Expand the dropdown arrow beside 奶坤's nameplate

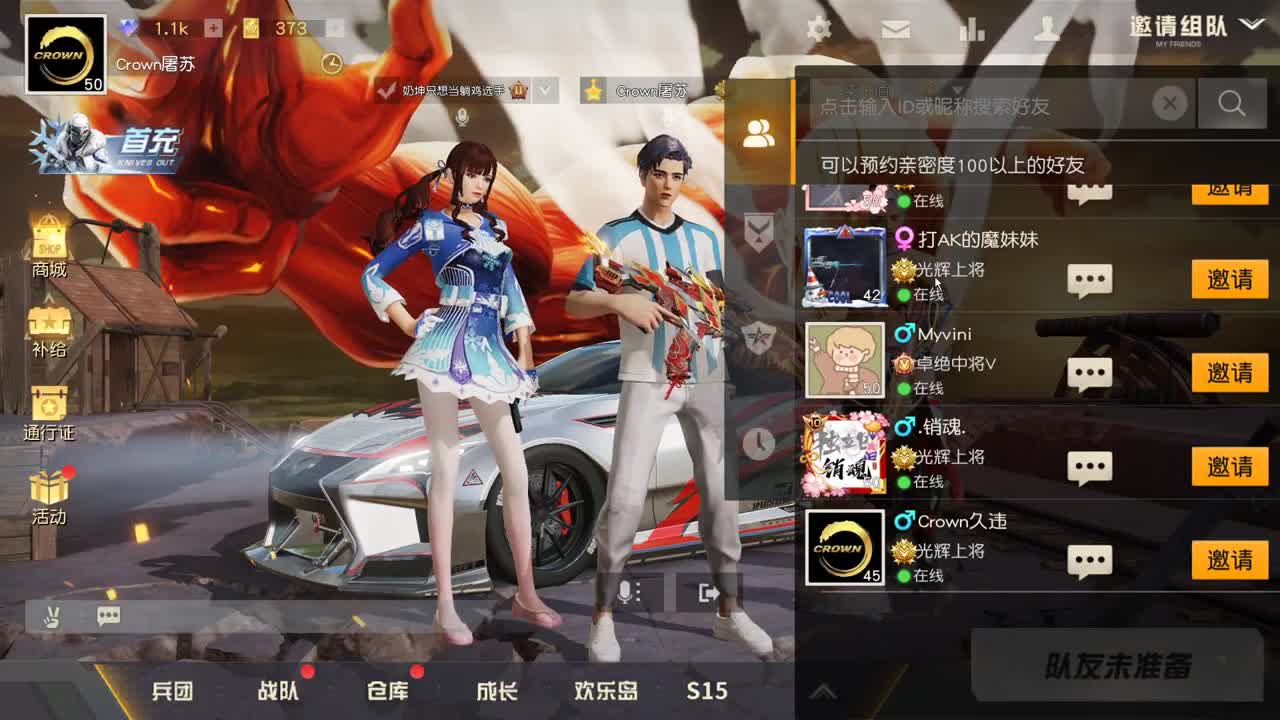pos(546,91)
